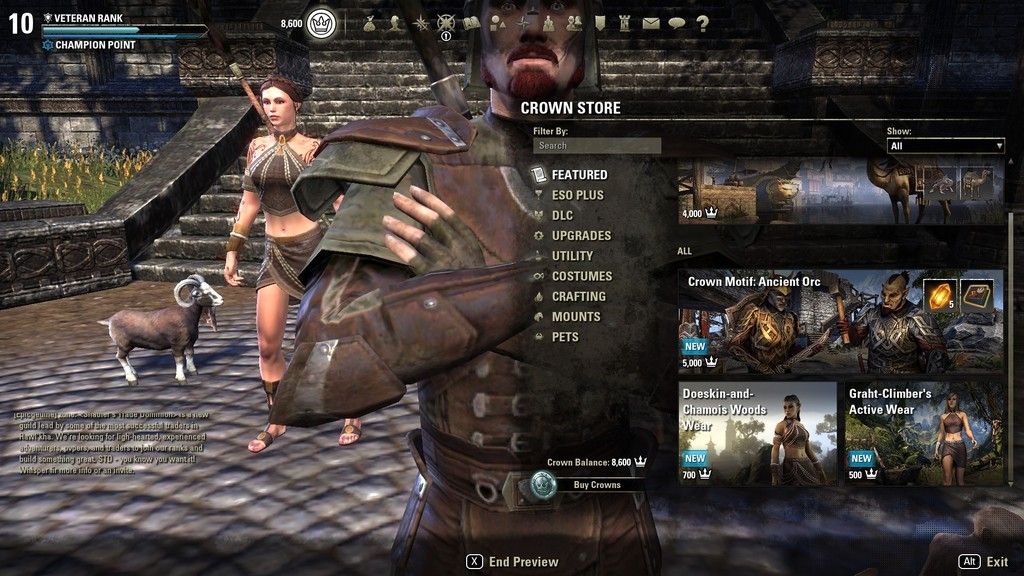Select the Pets category
Image resolution: width=1024 pixels, height=576 pixels.
point(565,337)
